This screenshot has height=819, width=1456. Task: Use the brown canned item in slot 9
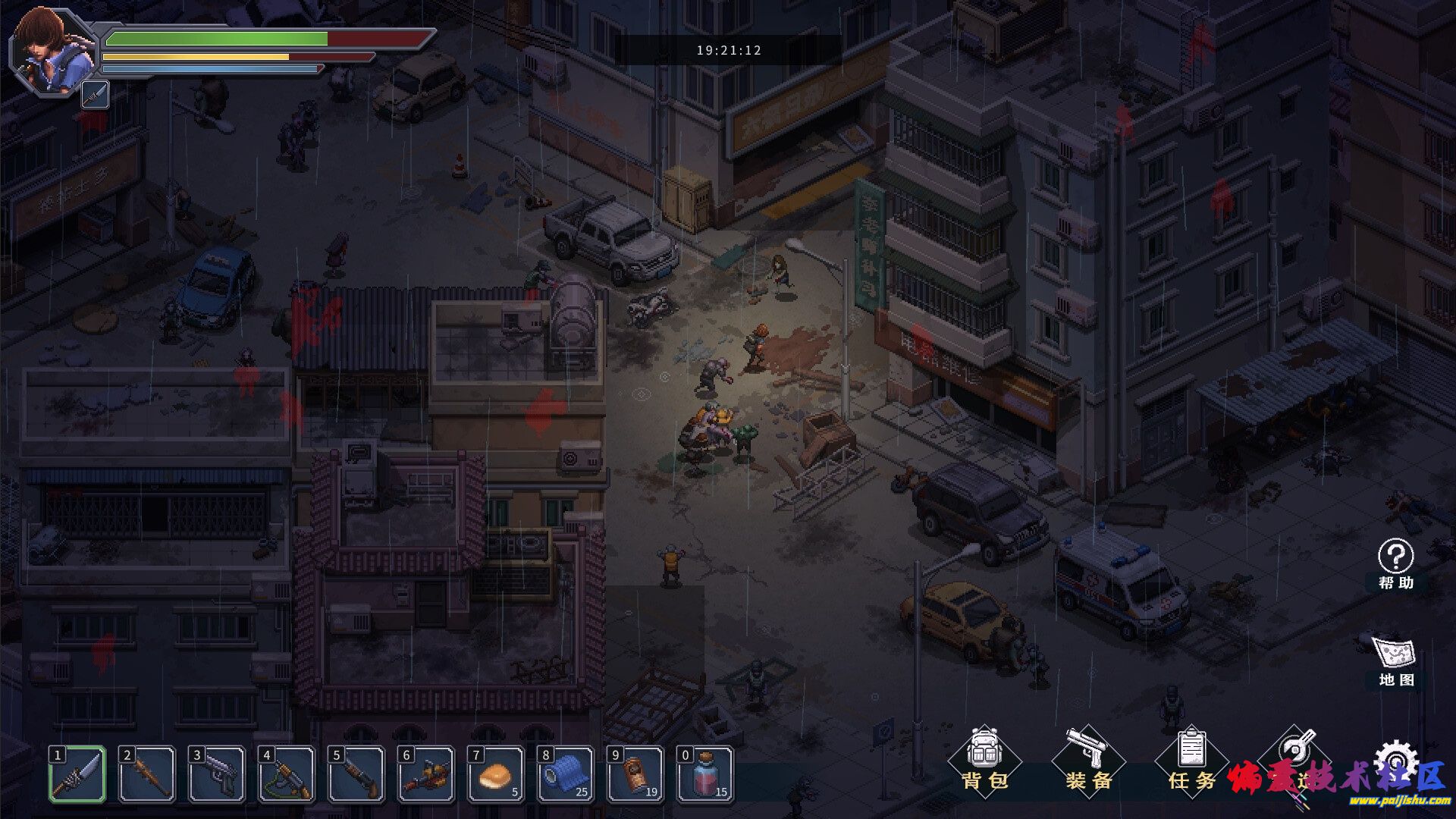tap(636, 774)
